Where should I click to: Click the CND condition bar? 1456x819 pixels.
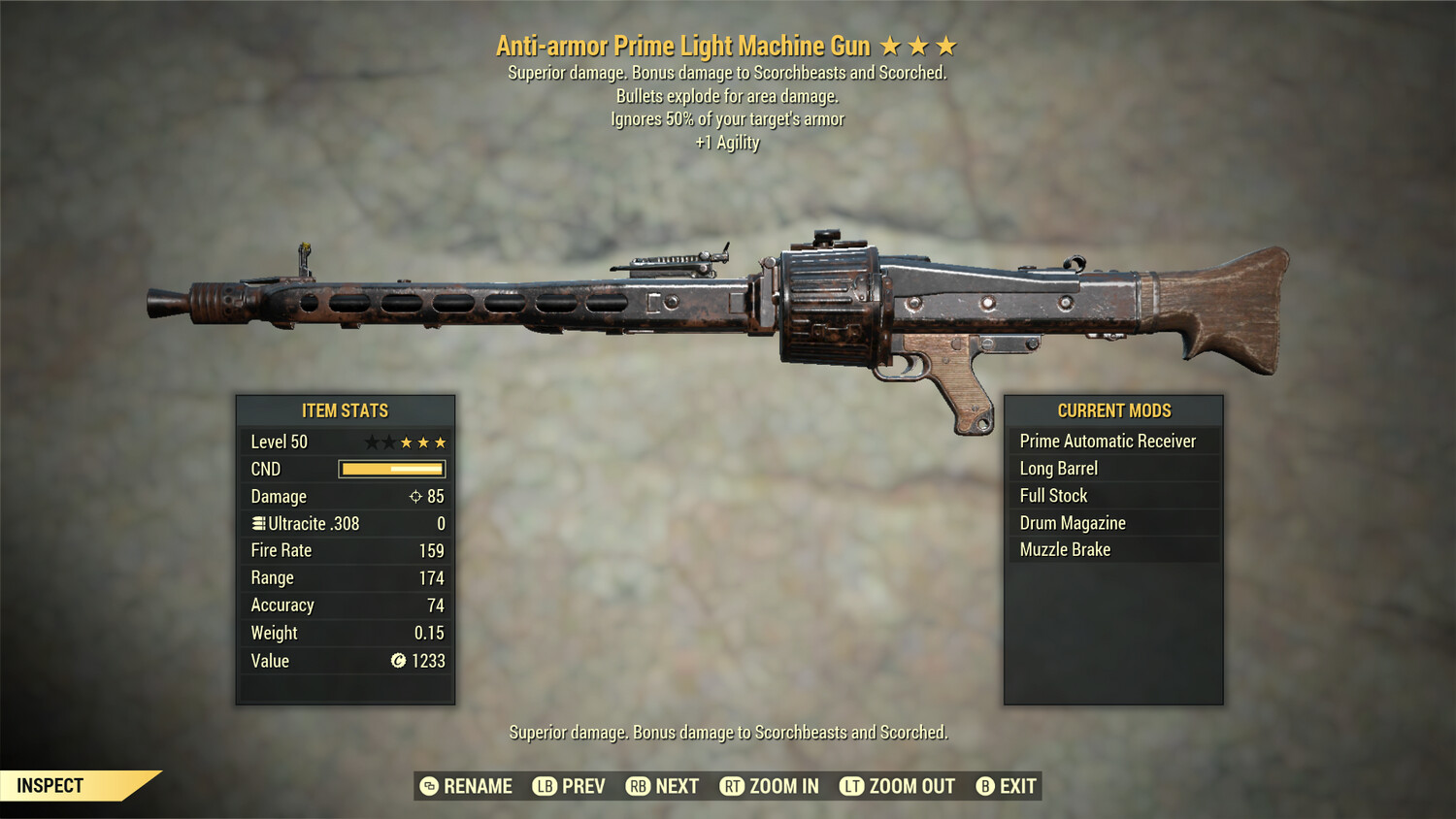(391, 469)
